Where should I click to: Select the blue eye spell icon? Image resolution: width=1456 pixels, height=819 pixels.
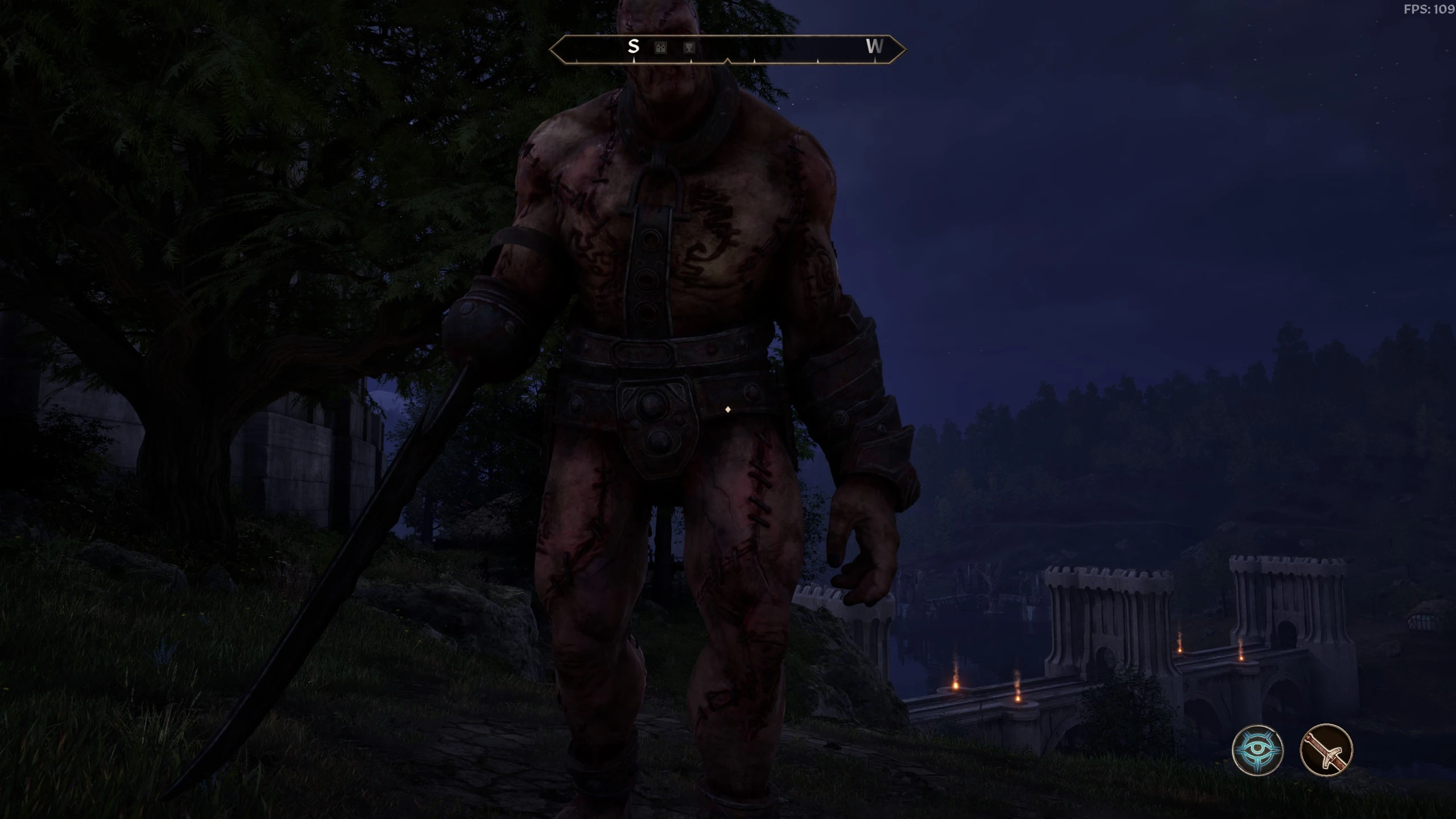[1258, 750]
